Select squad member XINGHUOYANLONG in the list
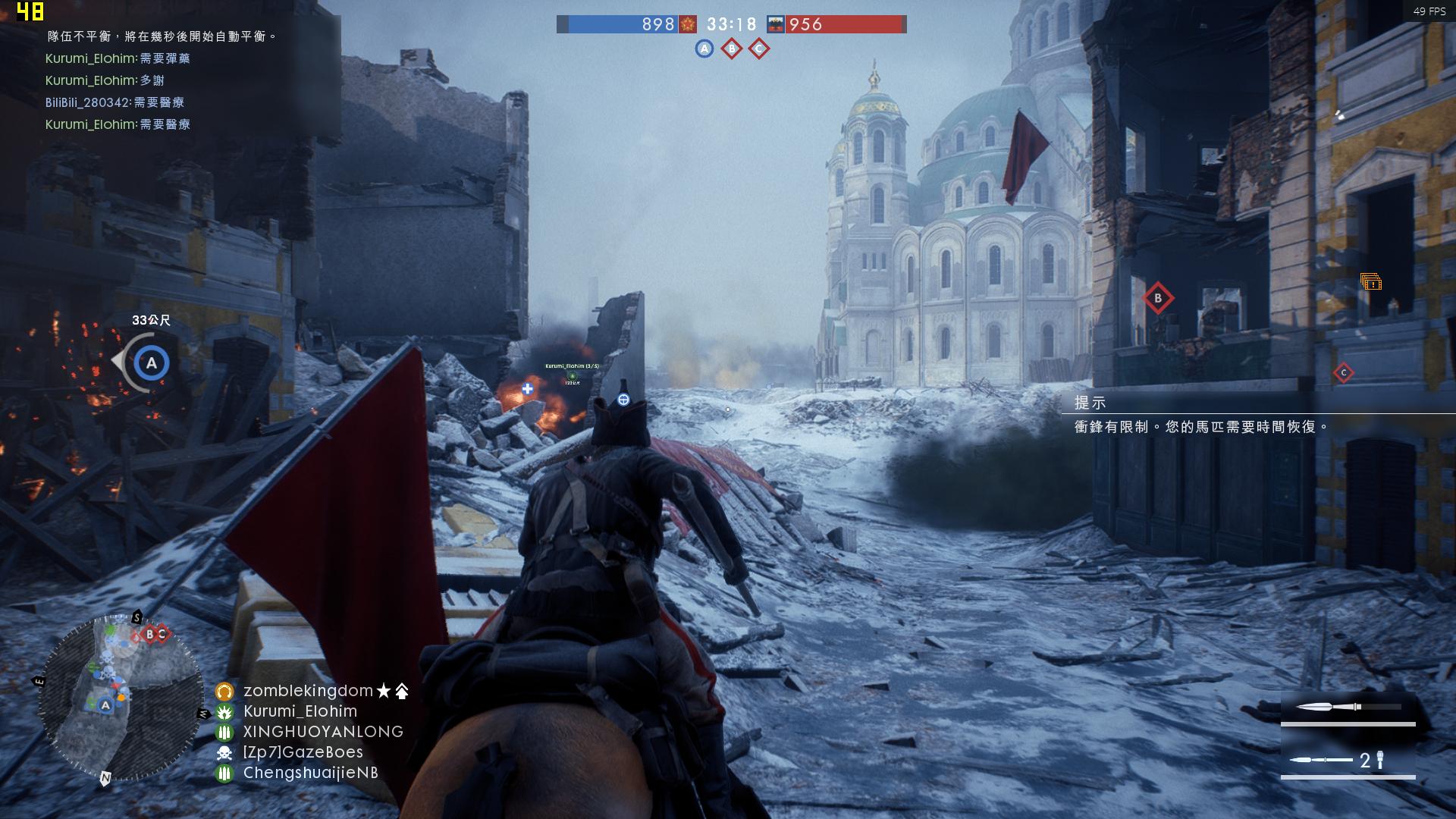This screenshot has height=819, width=1456. [322, 732]
